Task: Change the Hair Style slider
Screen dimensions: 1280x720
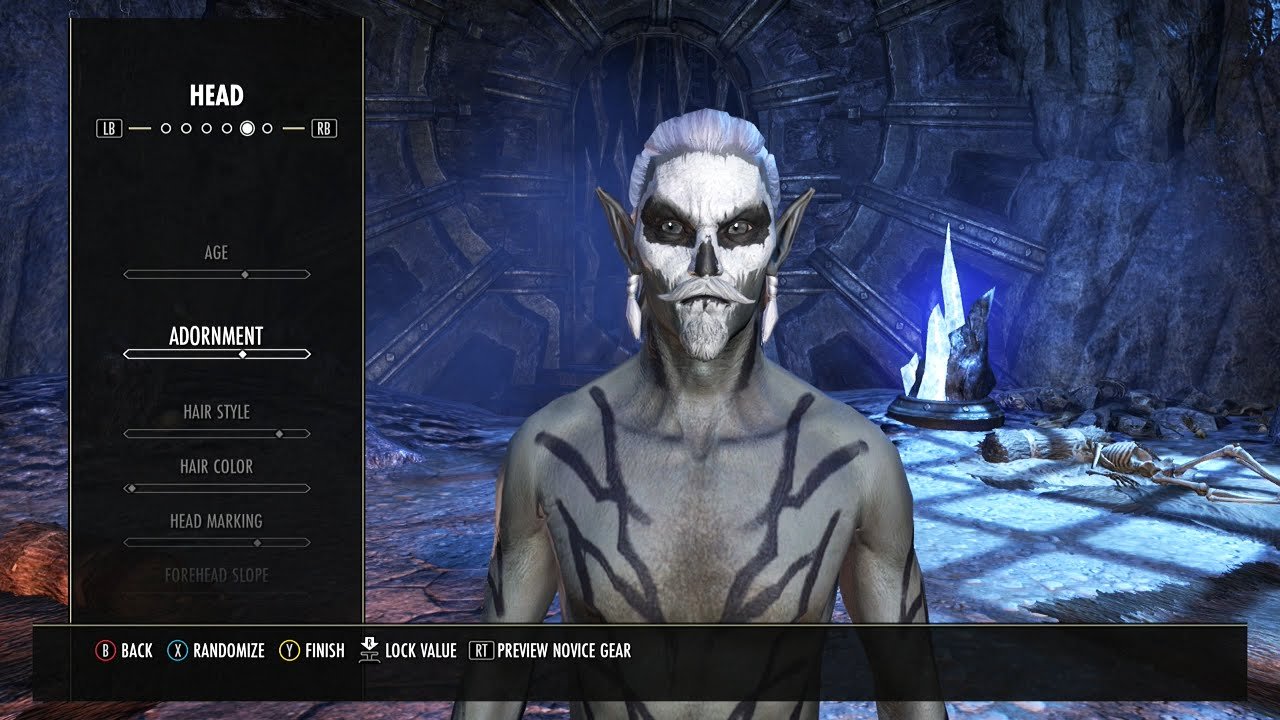Action: tap(217, 433)
